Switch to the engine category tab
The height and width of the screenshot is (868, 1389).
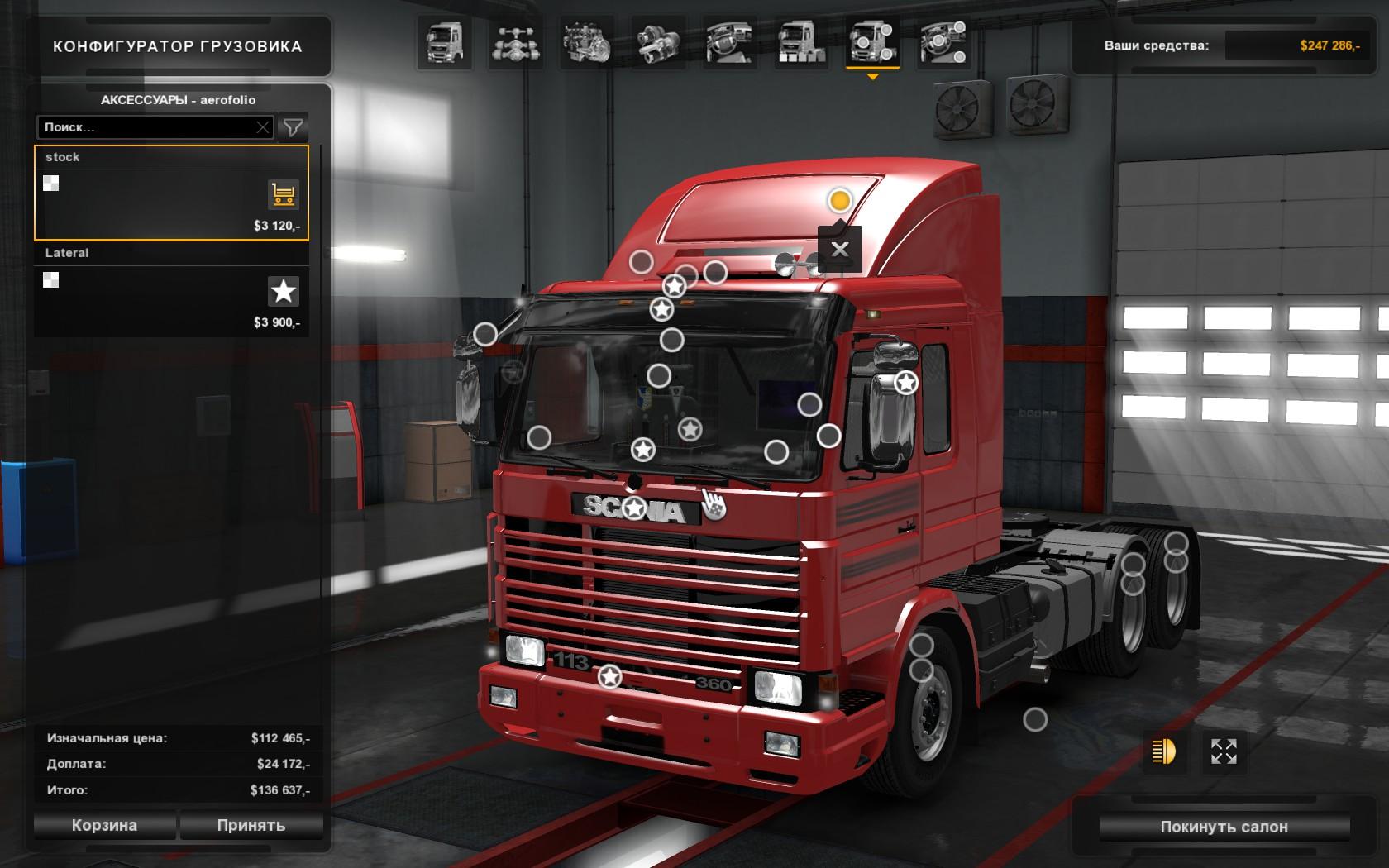click(x=587, y=43)
